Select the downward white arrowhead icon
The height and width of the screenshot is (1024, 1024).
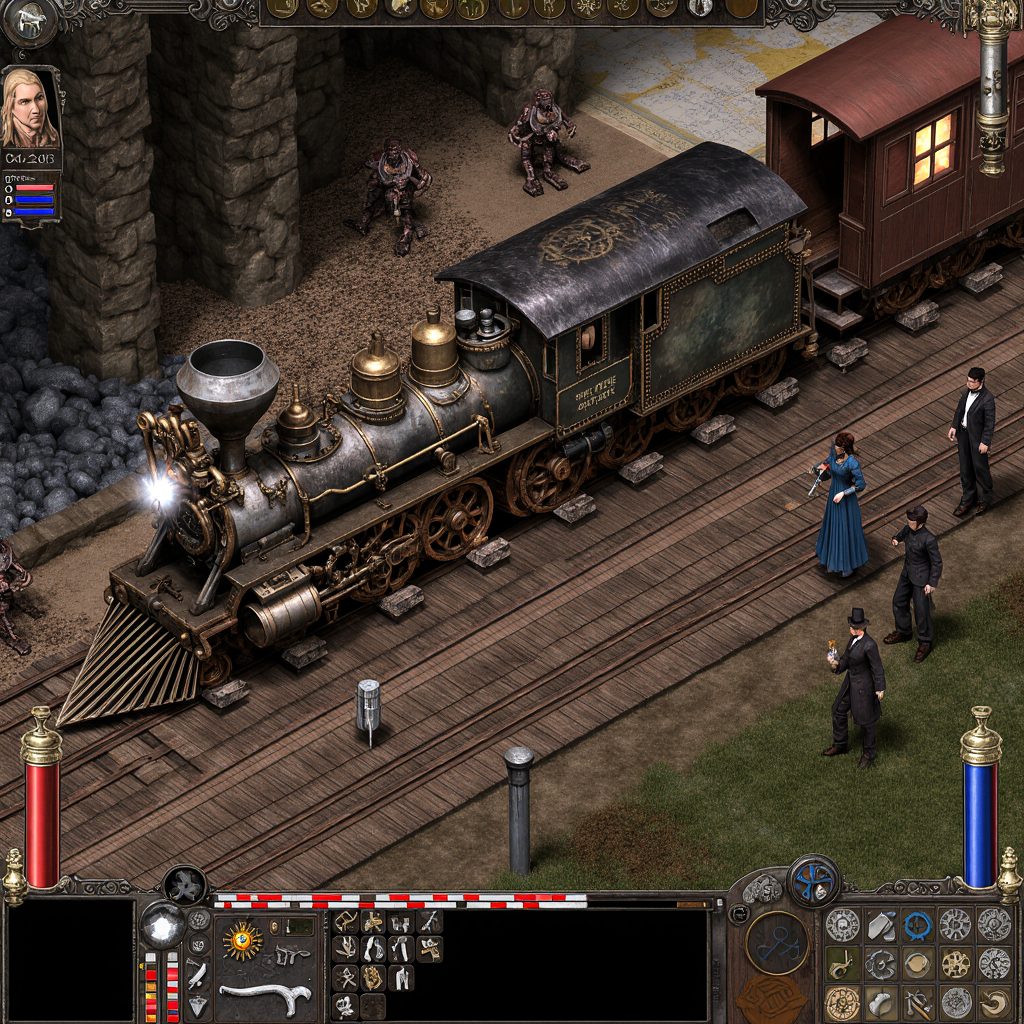click(198, 1006)
